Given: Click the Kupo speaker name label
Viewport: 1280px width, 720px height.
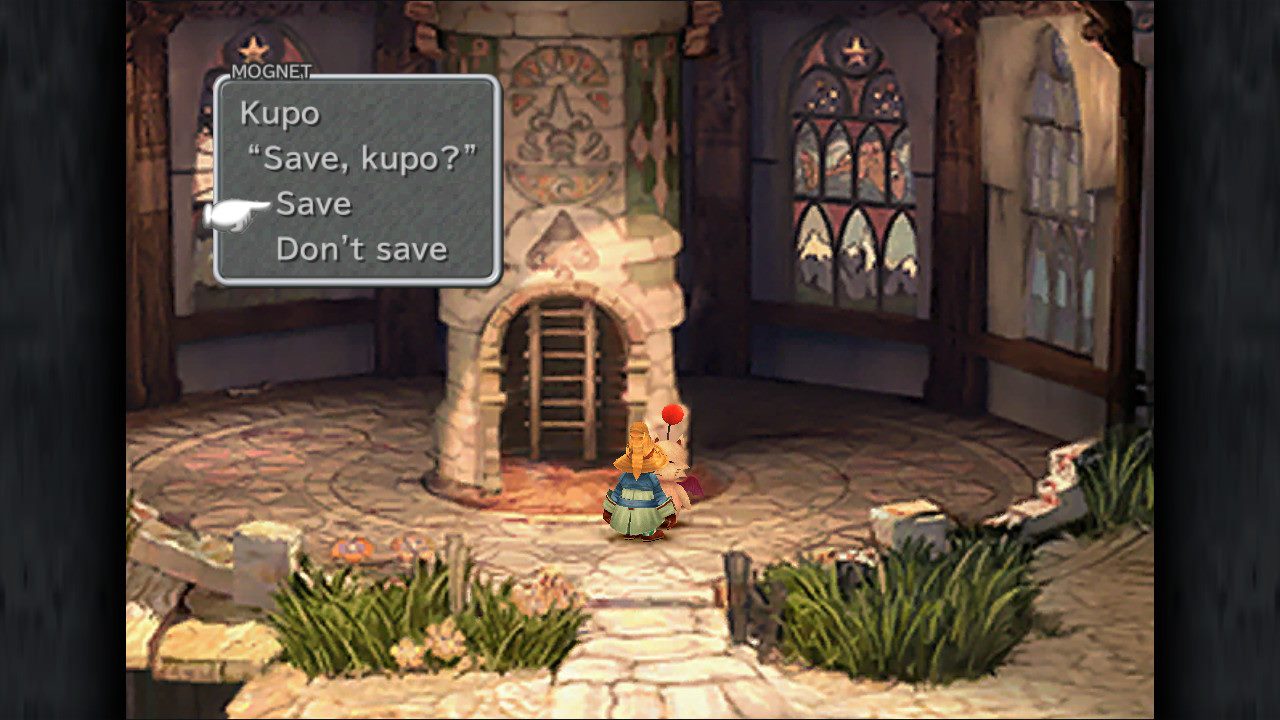Looking at the screenshot, I should (x=283, y=113).
